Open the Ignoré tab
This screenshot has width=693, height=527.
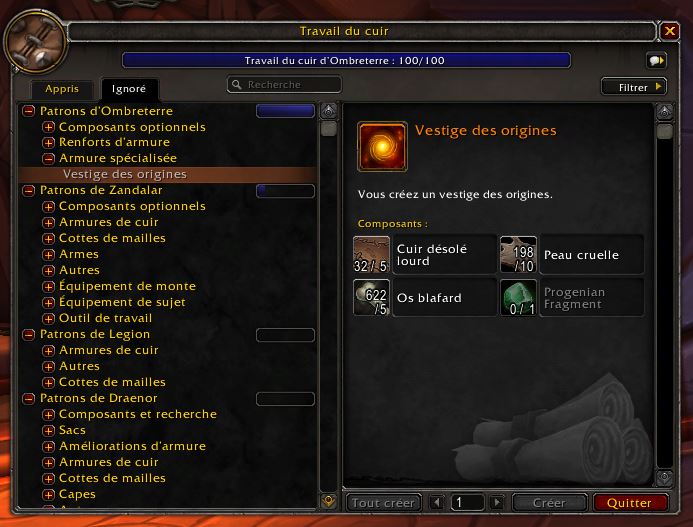[129, 89]
